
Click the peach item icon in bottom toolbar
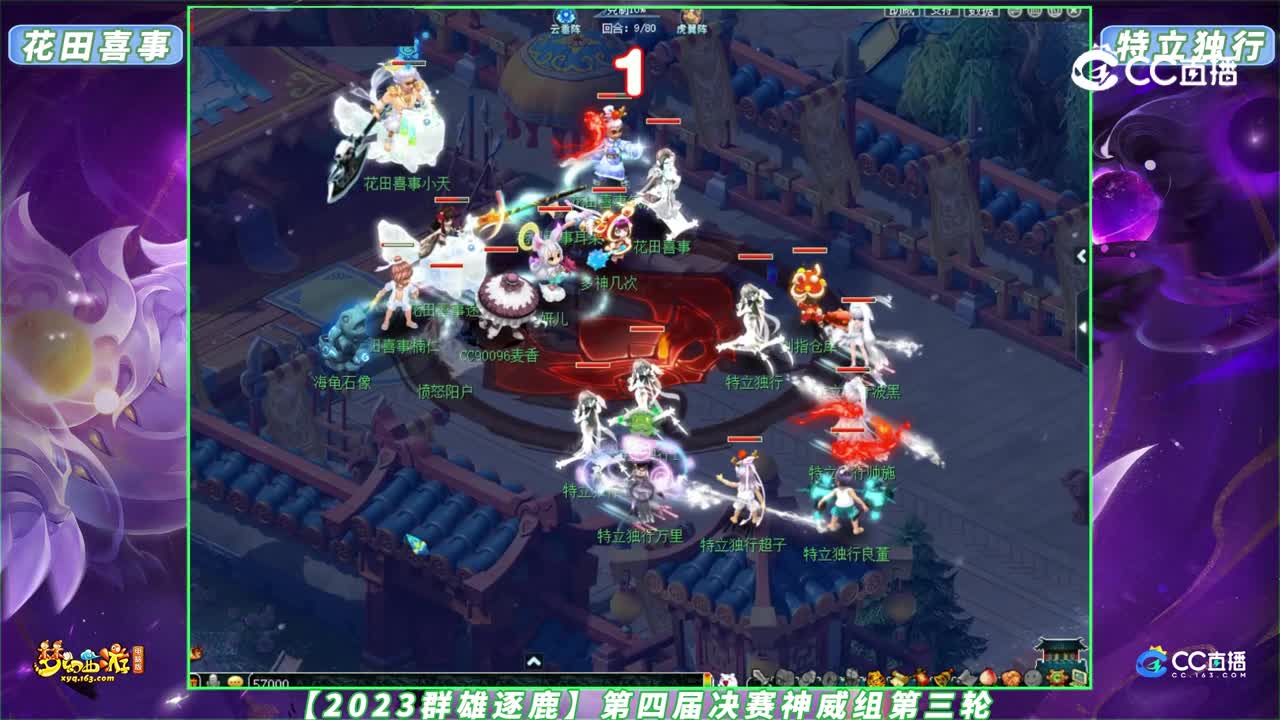[x=989, y=677]
